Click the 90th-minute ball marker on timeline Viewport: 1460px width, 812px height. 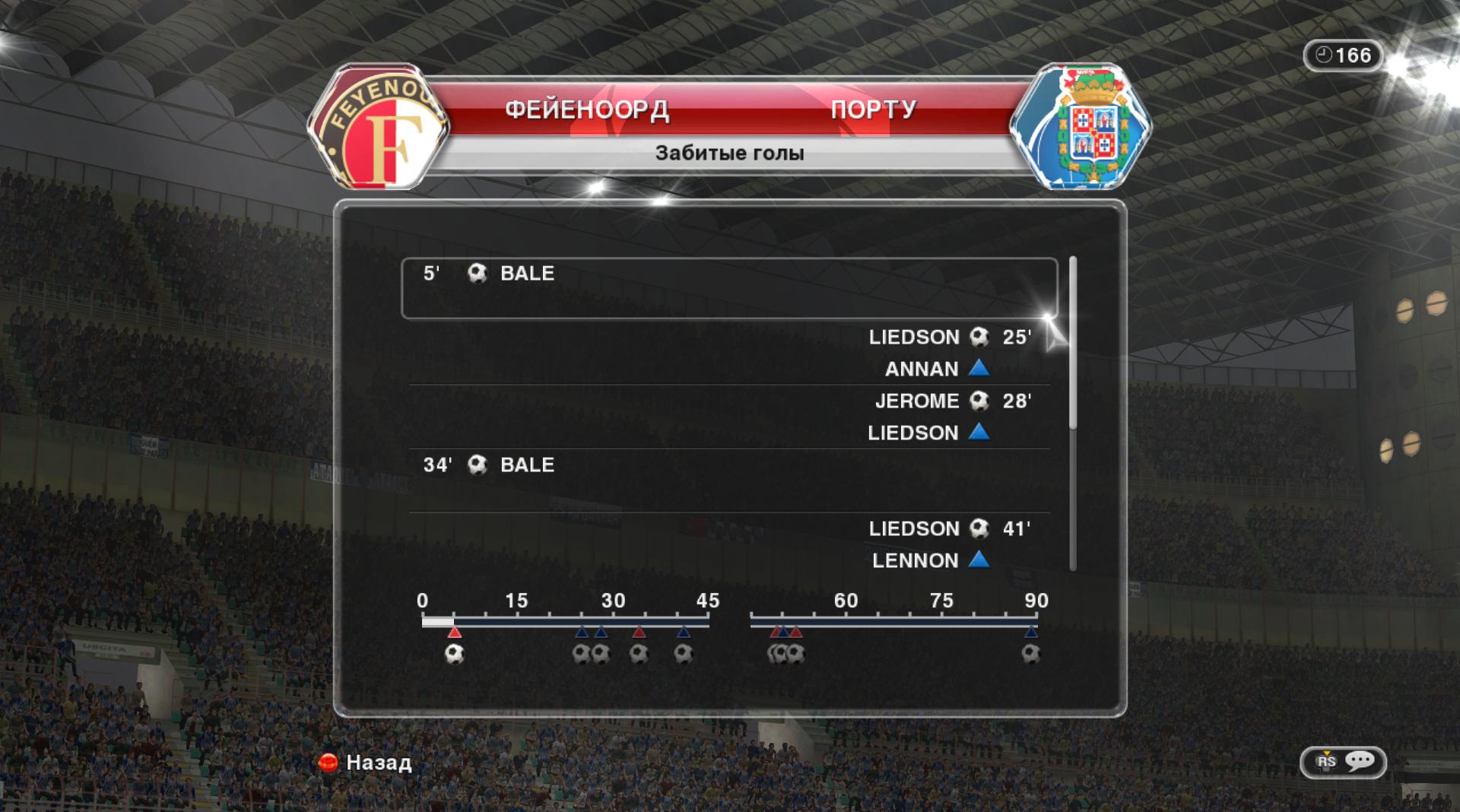(1030, 654)
